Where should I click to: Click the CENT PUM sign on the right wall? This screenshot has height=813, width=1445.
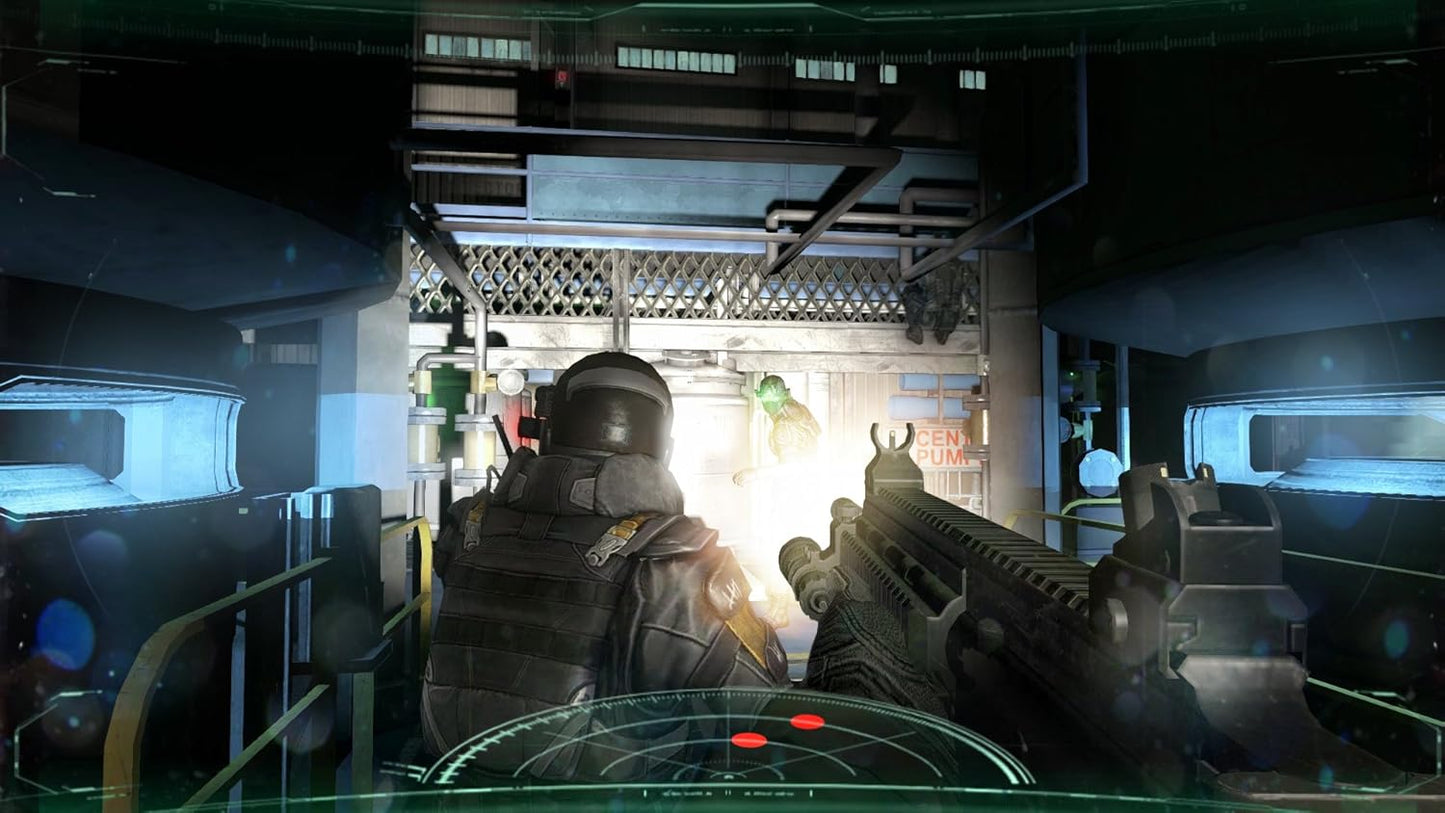click(x=942, y=446)
